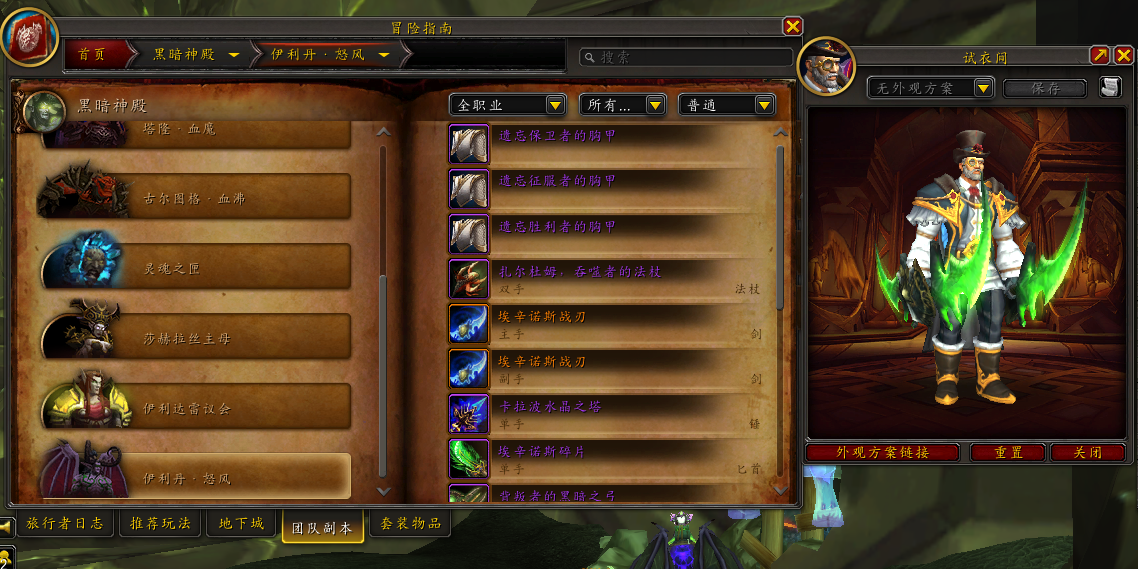Open the 旅行者日志 tab
The width and height of the screenshot is (1138, 569).
[65, 523]
